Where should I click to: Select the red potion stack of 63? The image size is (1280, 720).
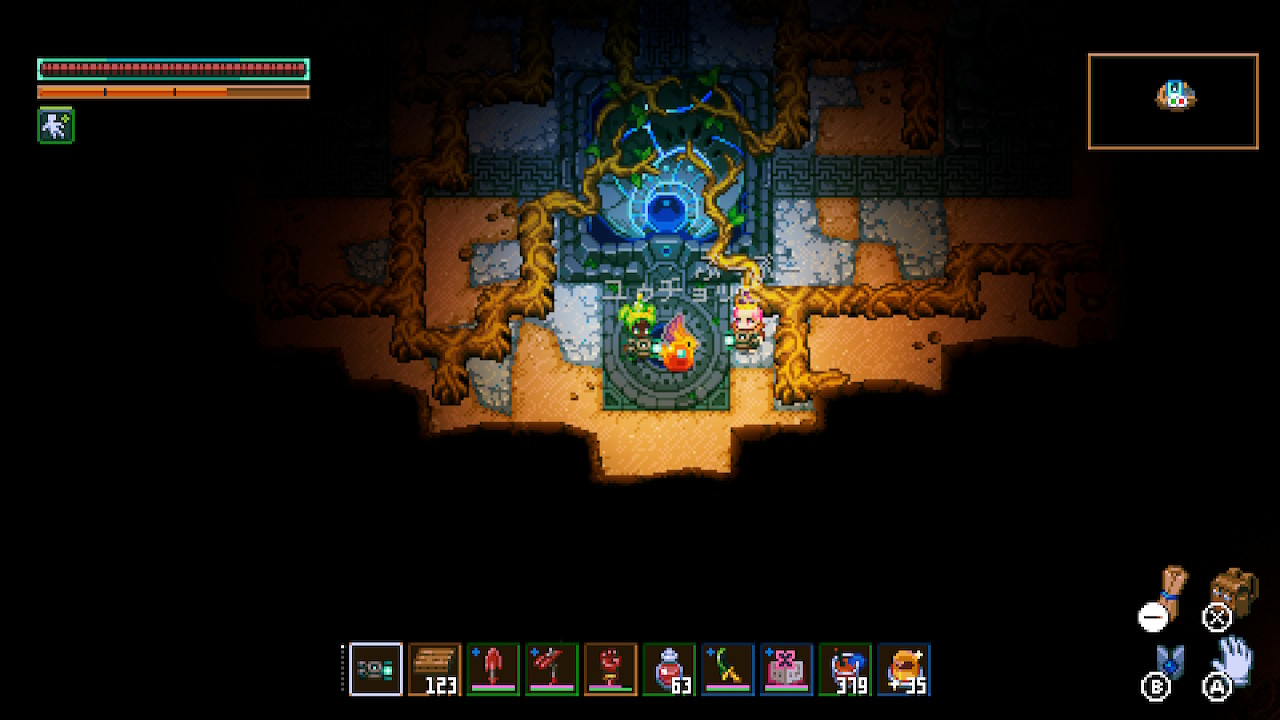[x=669, y=669]
